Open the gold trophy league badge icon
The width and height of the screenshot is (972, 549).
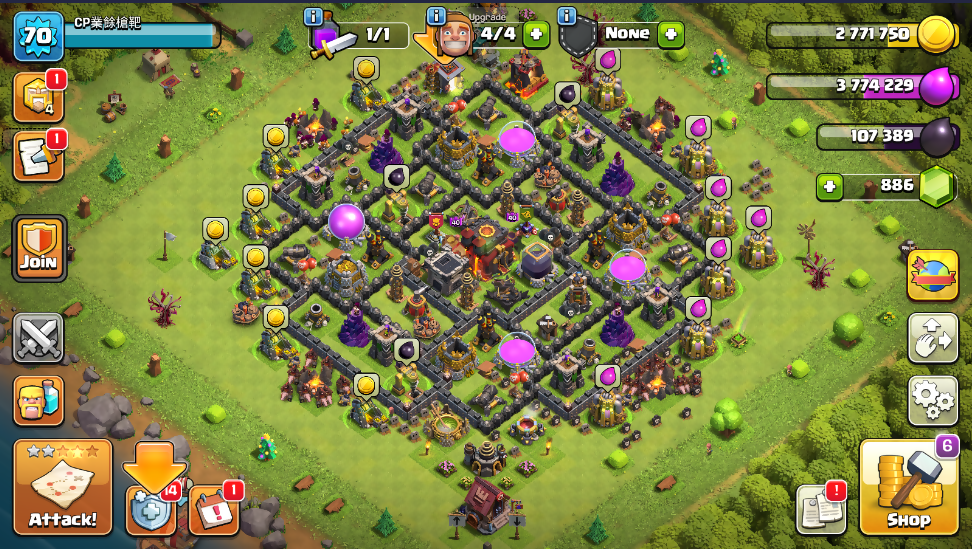[36, 97]
